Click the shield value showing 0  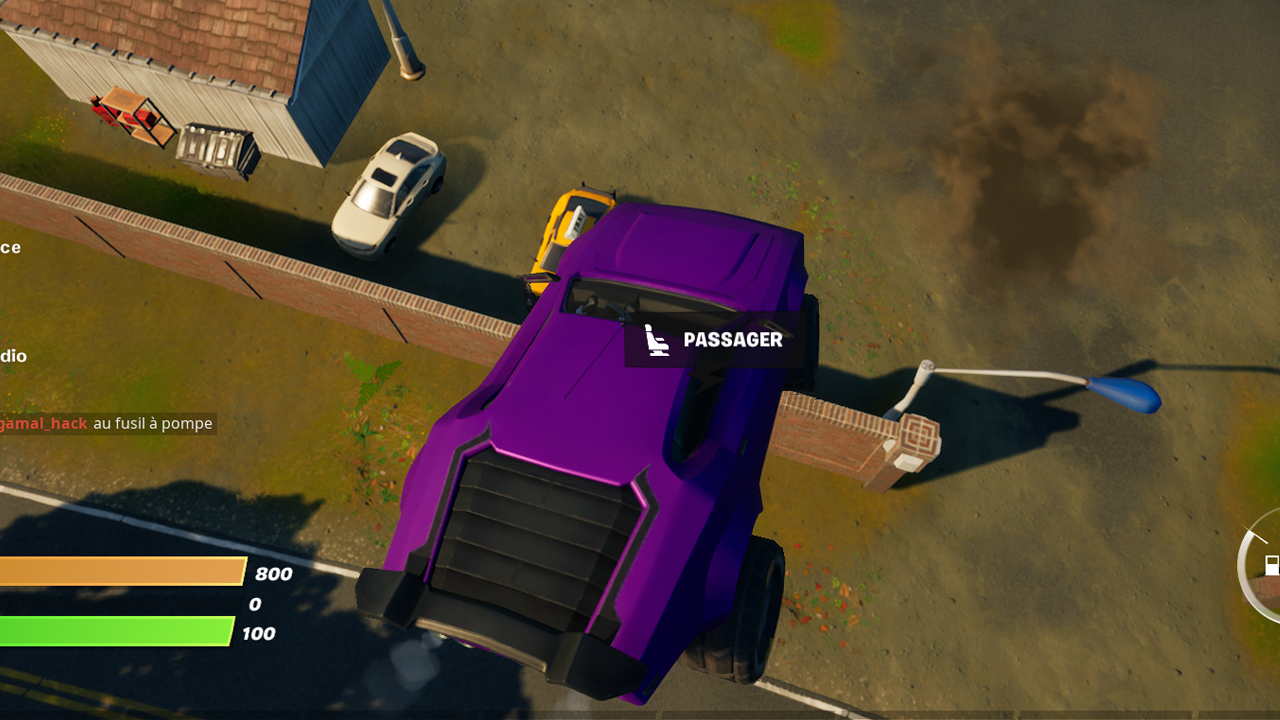point(254,604)
